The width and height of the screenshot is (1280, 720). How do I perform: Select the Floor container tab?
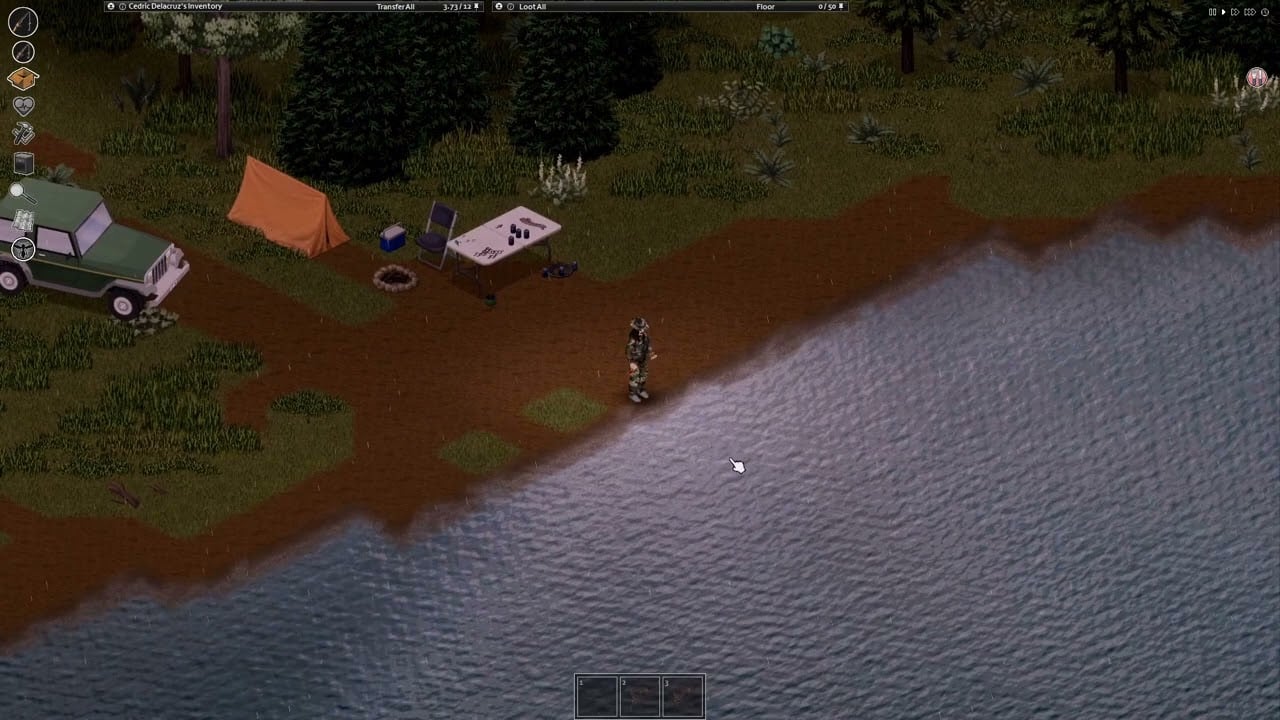[x=766, y=6]
